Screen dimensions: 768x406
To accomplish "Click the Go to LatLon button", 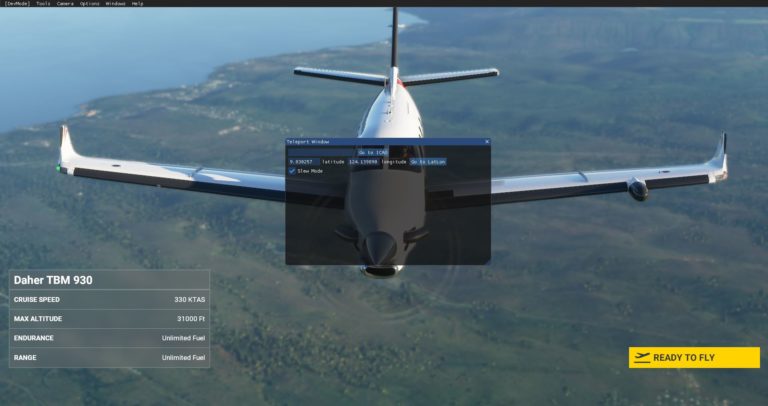I will pyautogui.click(x=427, y=161).
